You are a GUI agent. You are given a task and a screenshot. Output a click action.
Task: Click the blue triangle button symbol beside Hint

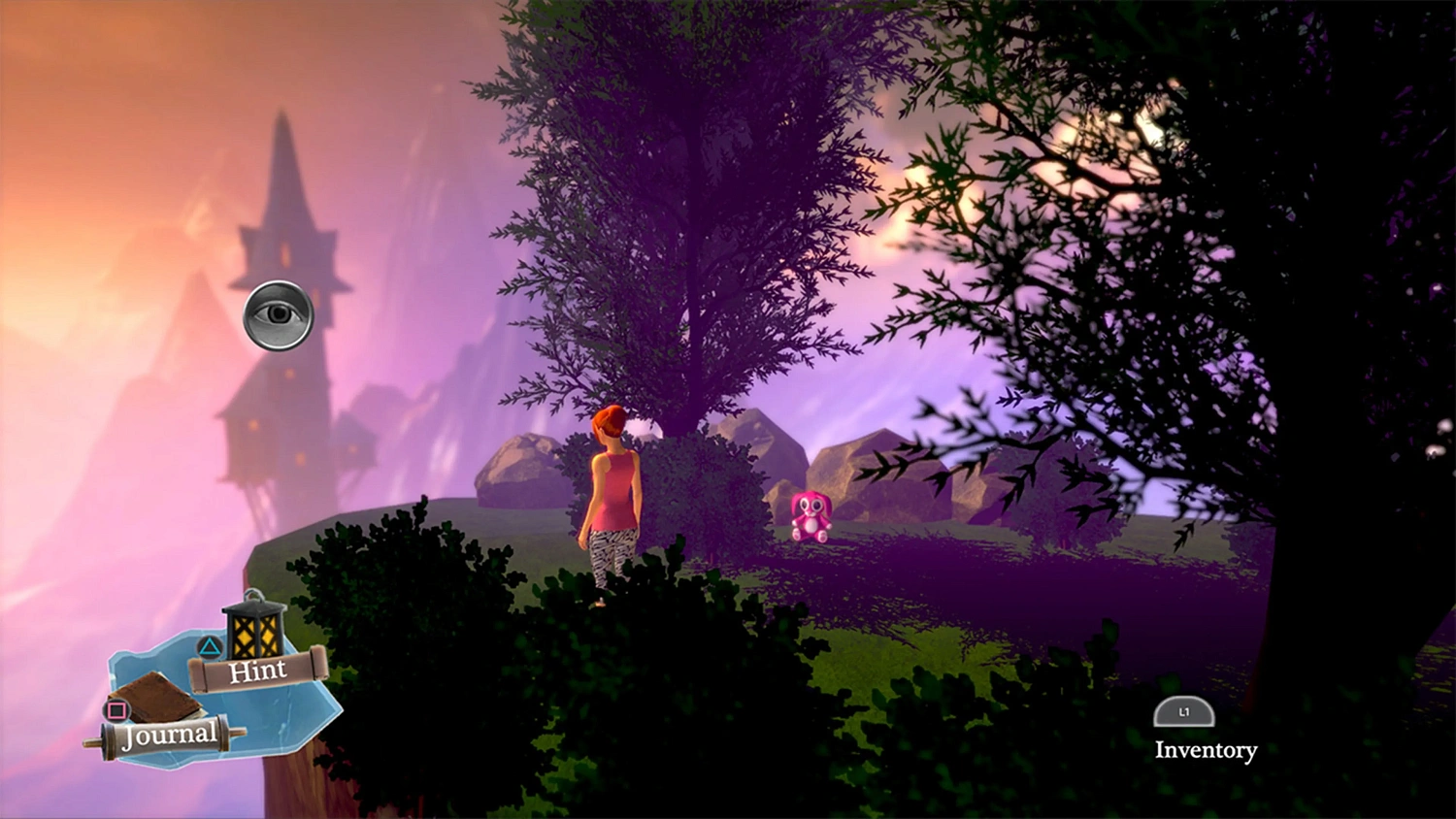coord(210,646)
